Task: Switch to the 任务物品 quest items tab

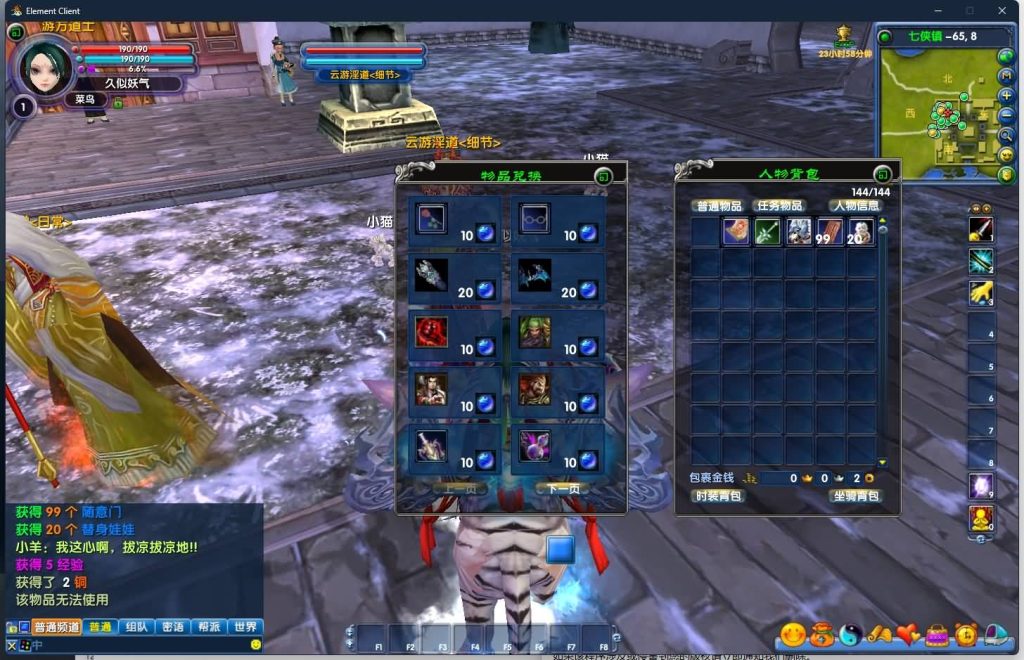Action: point(778,206)
